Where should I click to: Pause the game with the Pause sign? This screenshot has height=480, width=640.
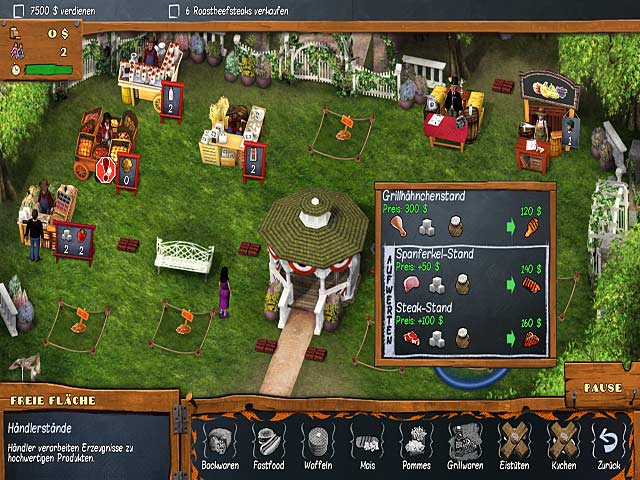point(601,386)
